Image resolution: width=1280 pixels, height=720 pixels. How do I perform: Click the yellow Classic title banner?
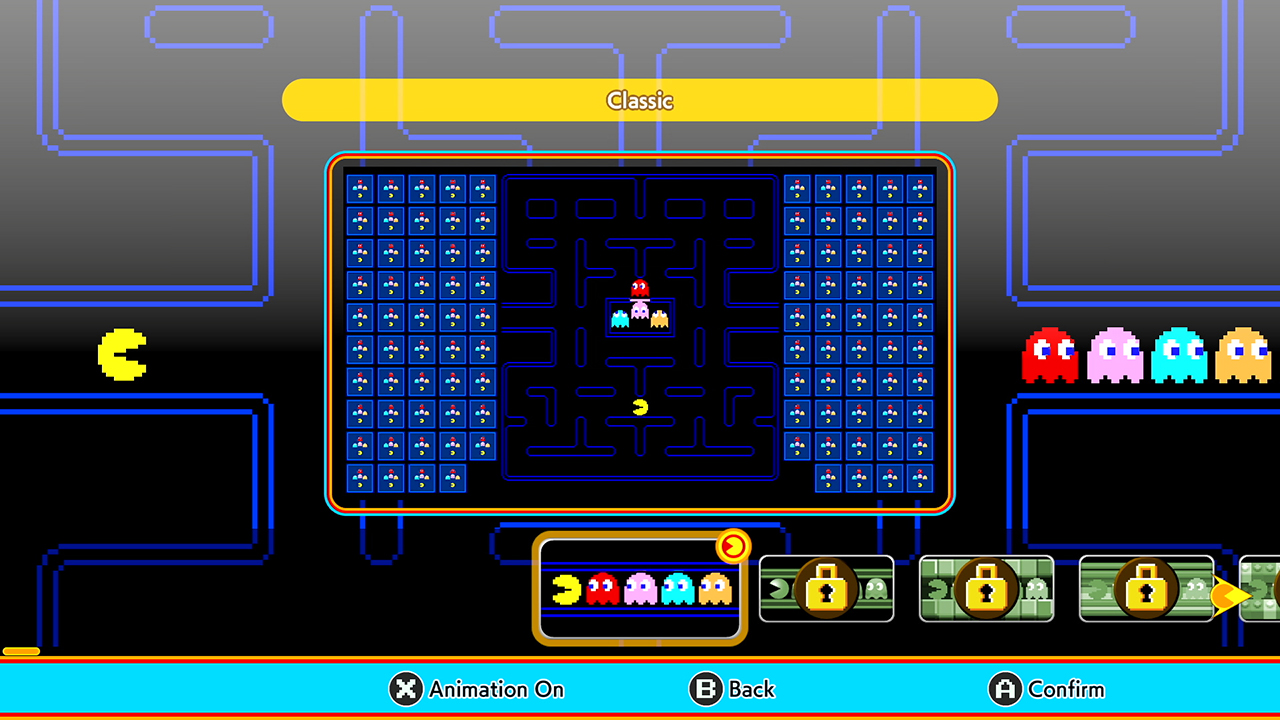[x=640, y=100]
